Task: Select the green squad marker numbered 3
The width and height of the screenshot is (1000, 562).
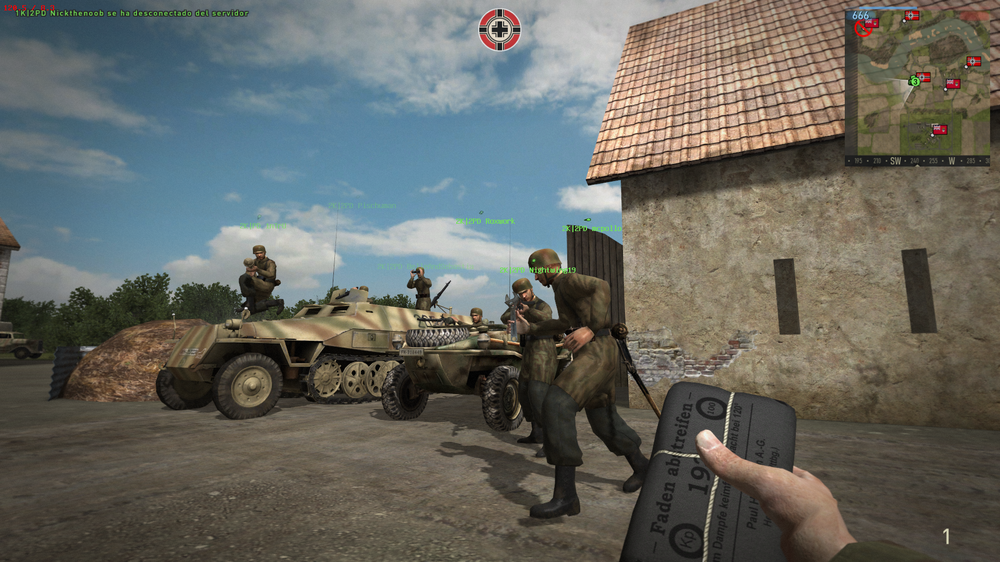Action: tap(914, 81)
